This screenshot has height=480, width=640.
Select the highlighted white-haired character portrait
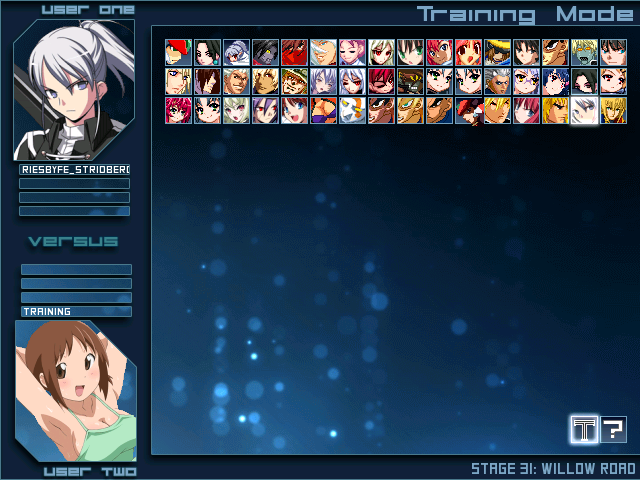click(x=584, y=110)
